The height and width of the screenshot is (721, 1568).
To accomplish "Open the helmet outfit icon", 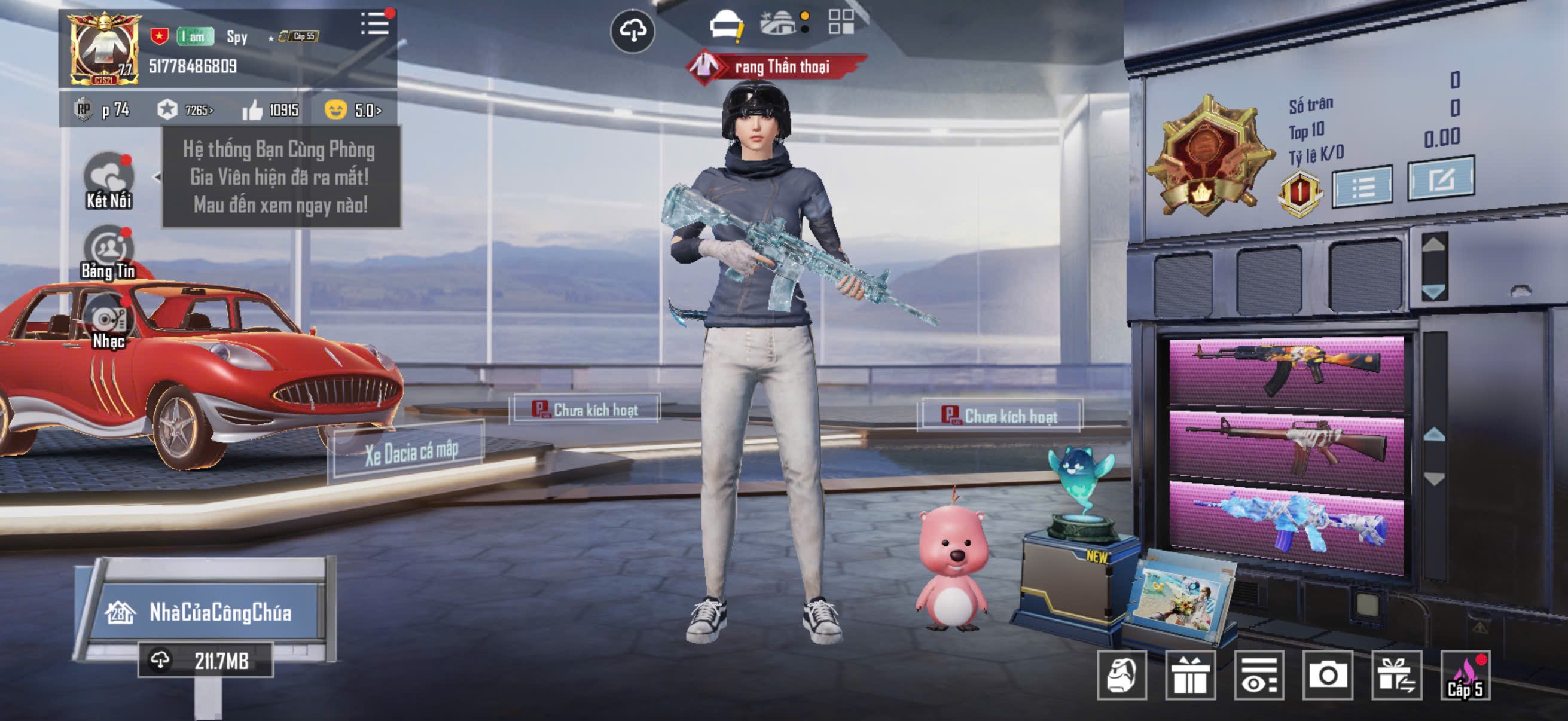I will click(x=725, y=26).
